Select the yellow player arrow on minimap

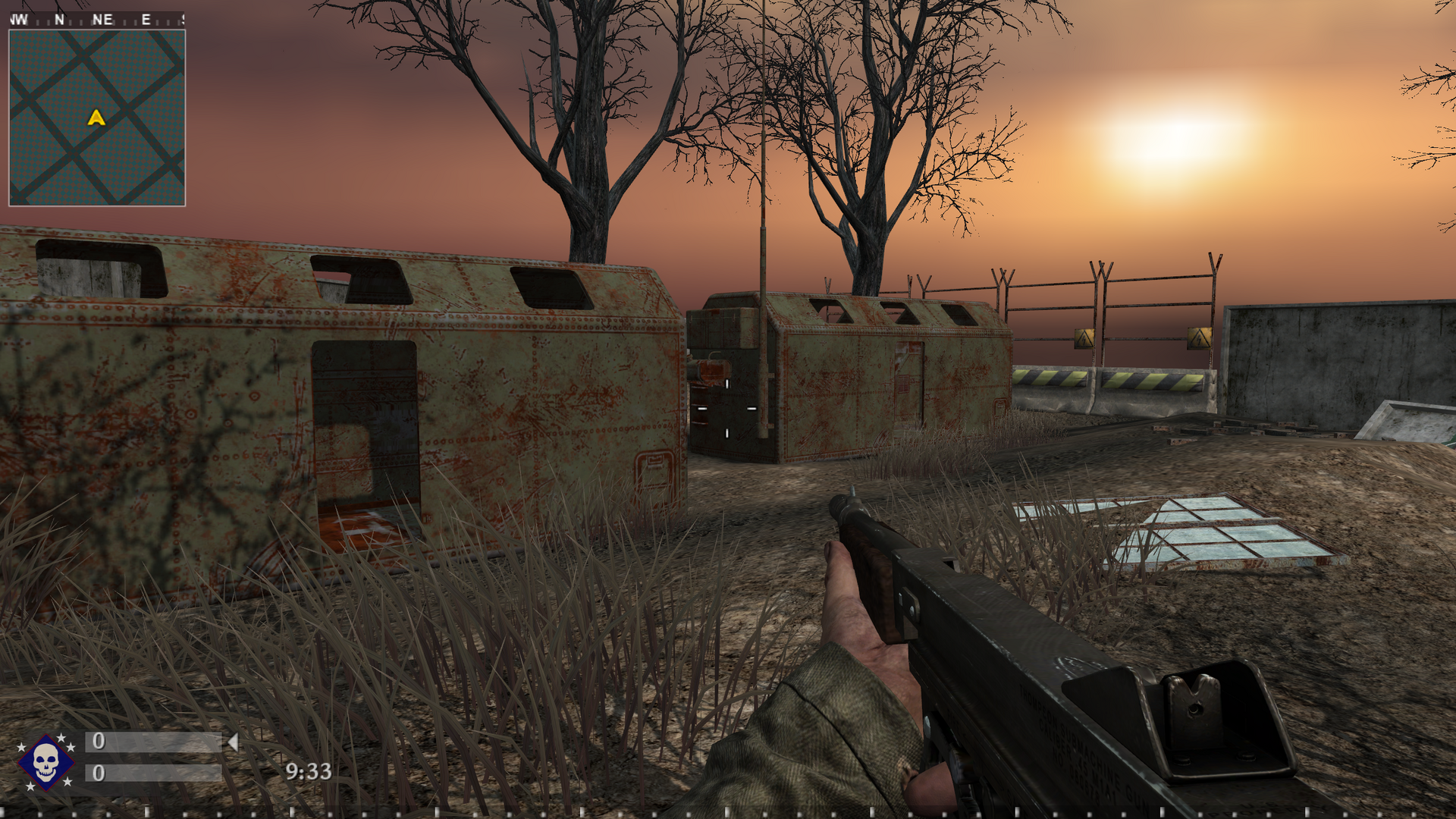96,118
